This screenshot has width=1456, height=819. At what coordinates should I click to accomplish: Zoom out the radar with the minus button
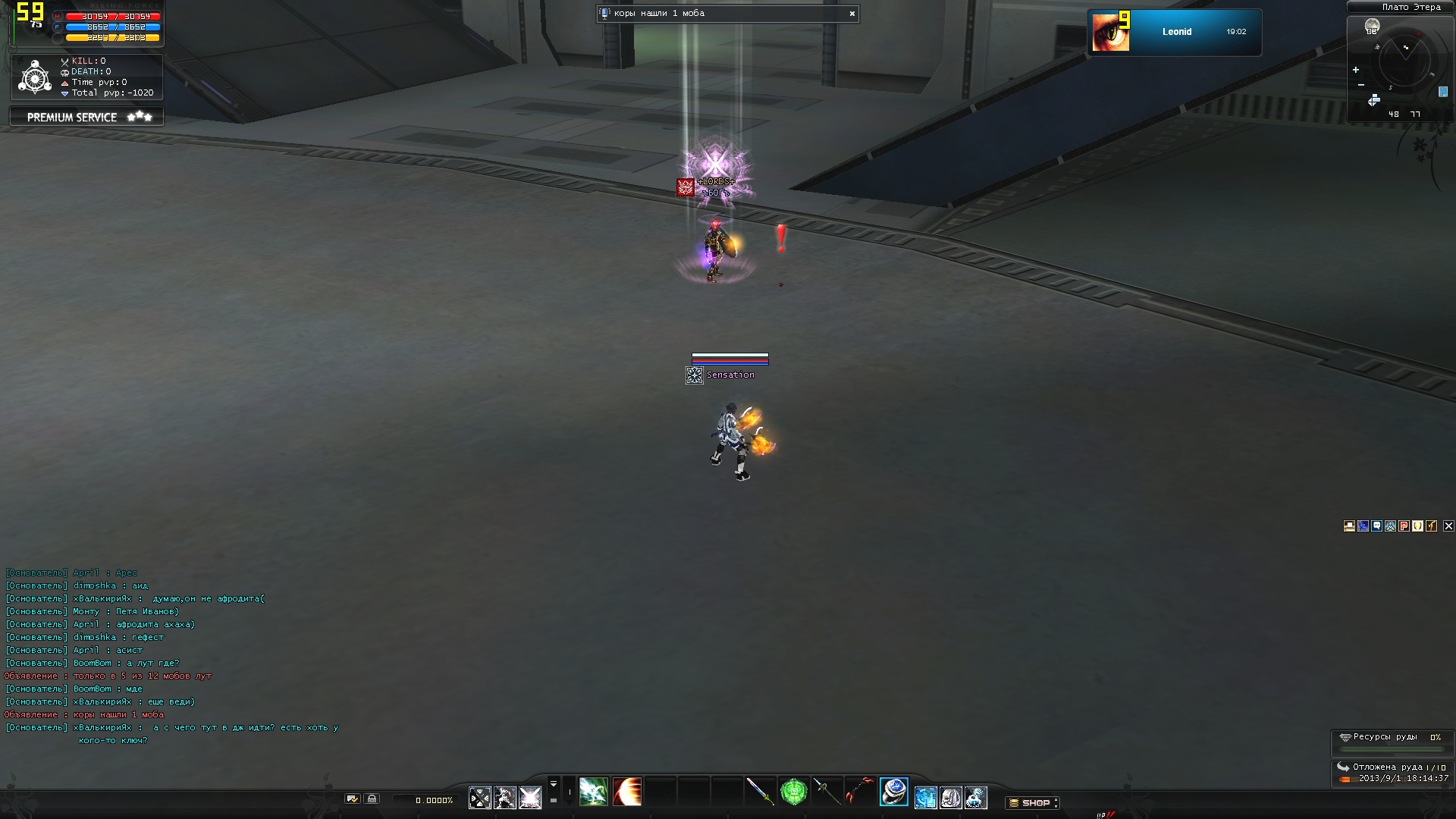click(x=1361, y=85)
